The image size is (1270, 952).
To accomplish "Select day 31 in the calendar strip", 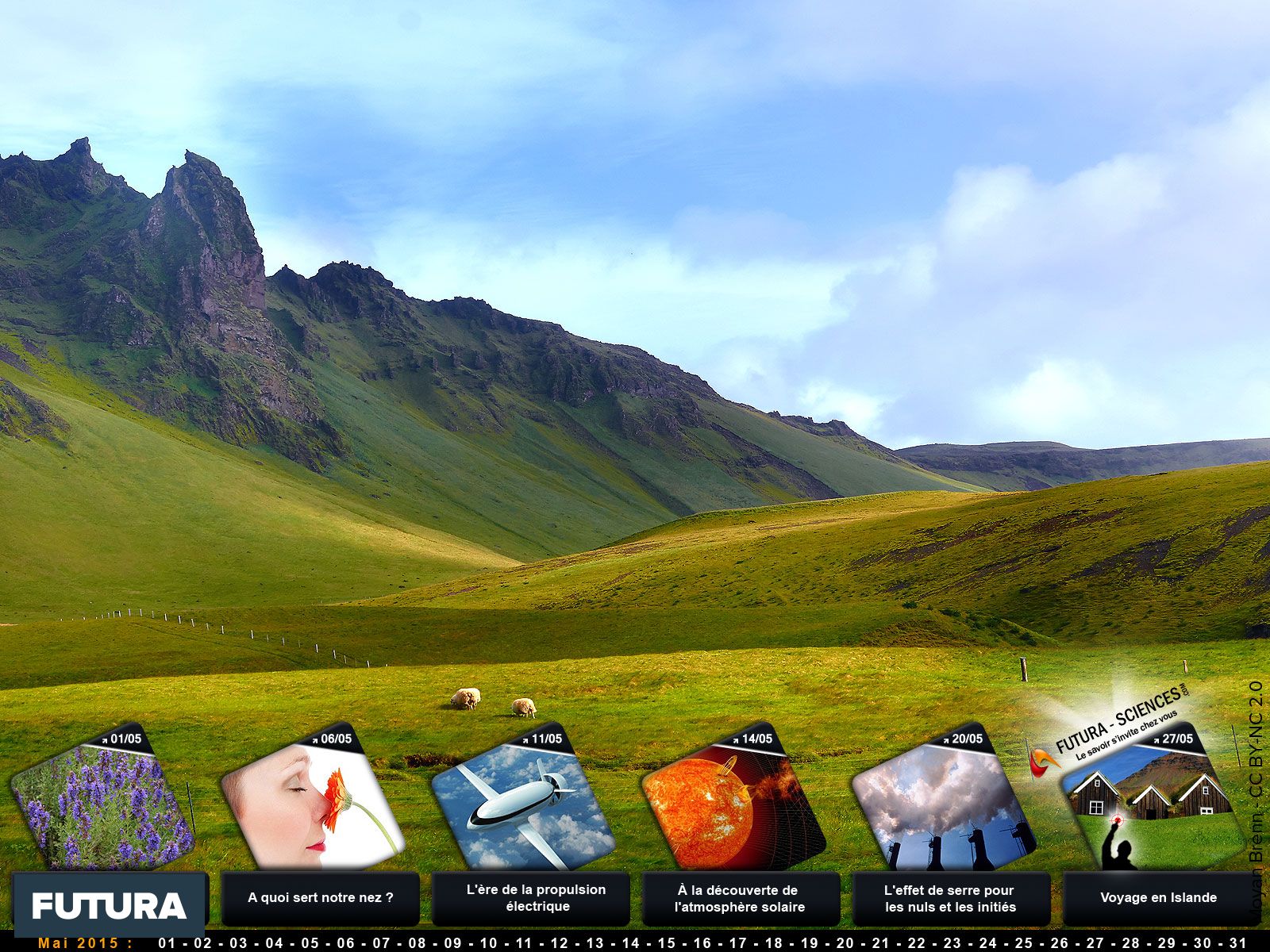I will coord(1237,943).
